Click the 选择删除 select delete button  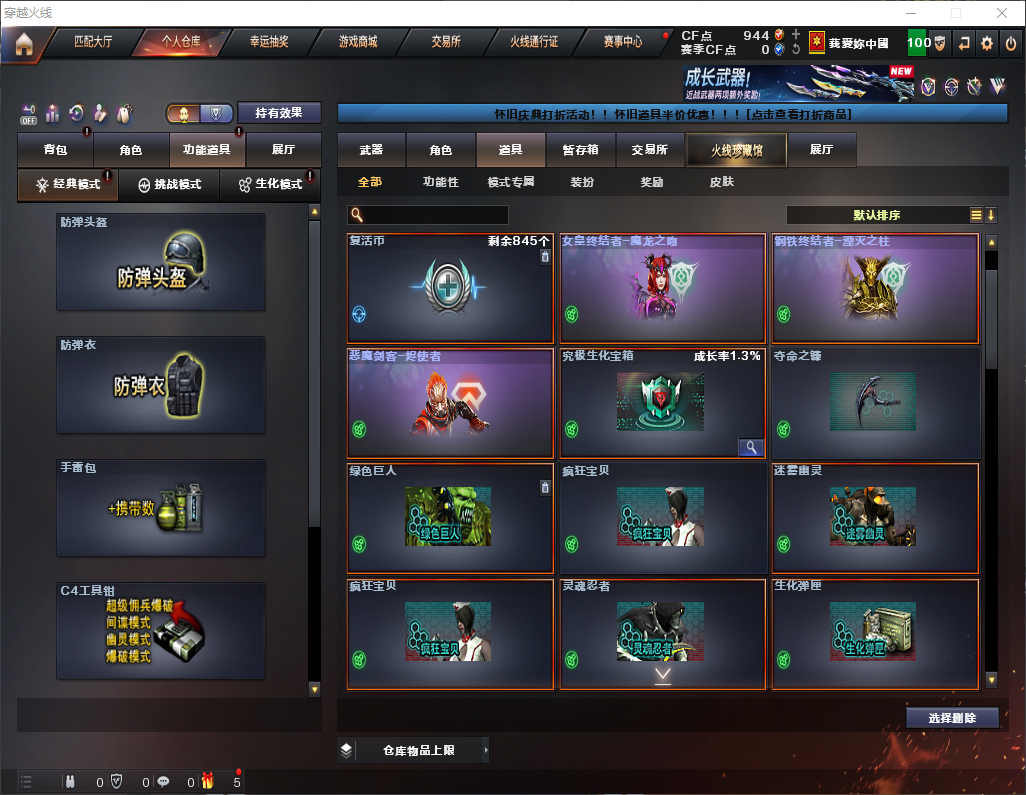point(952,718)
